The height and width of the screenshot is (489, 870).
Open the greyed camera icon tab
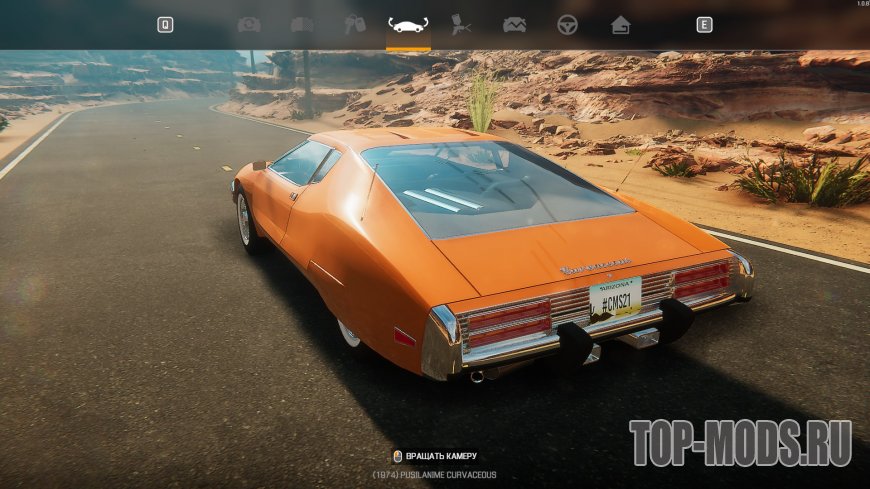(x=248, y=25)
